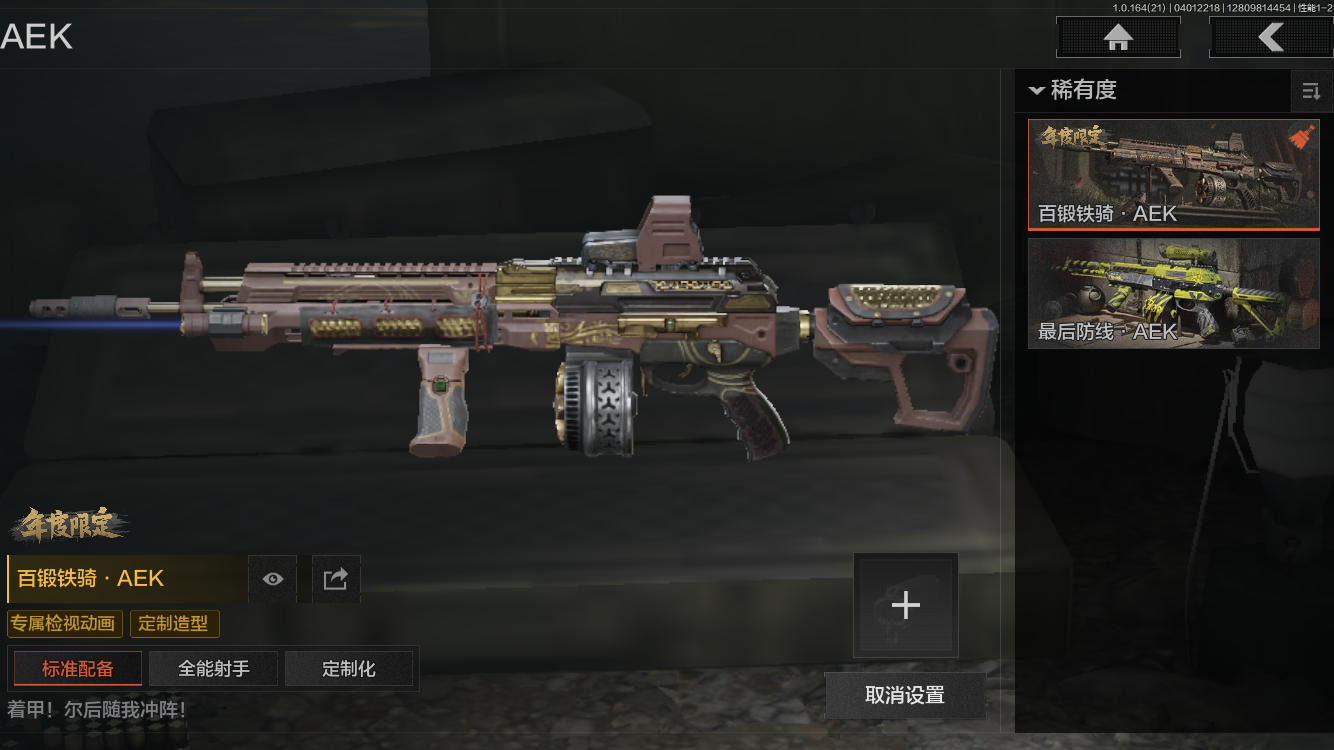Screen dimensions: 1334x750
Task: Switch to the 标准配备 tab
Action: [x=78, y=669]
